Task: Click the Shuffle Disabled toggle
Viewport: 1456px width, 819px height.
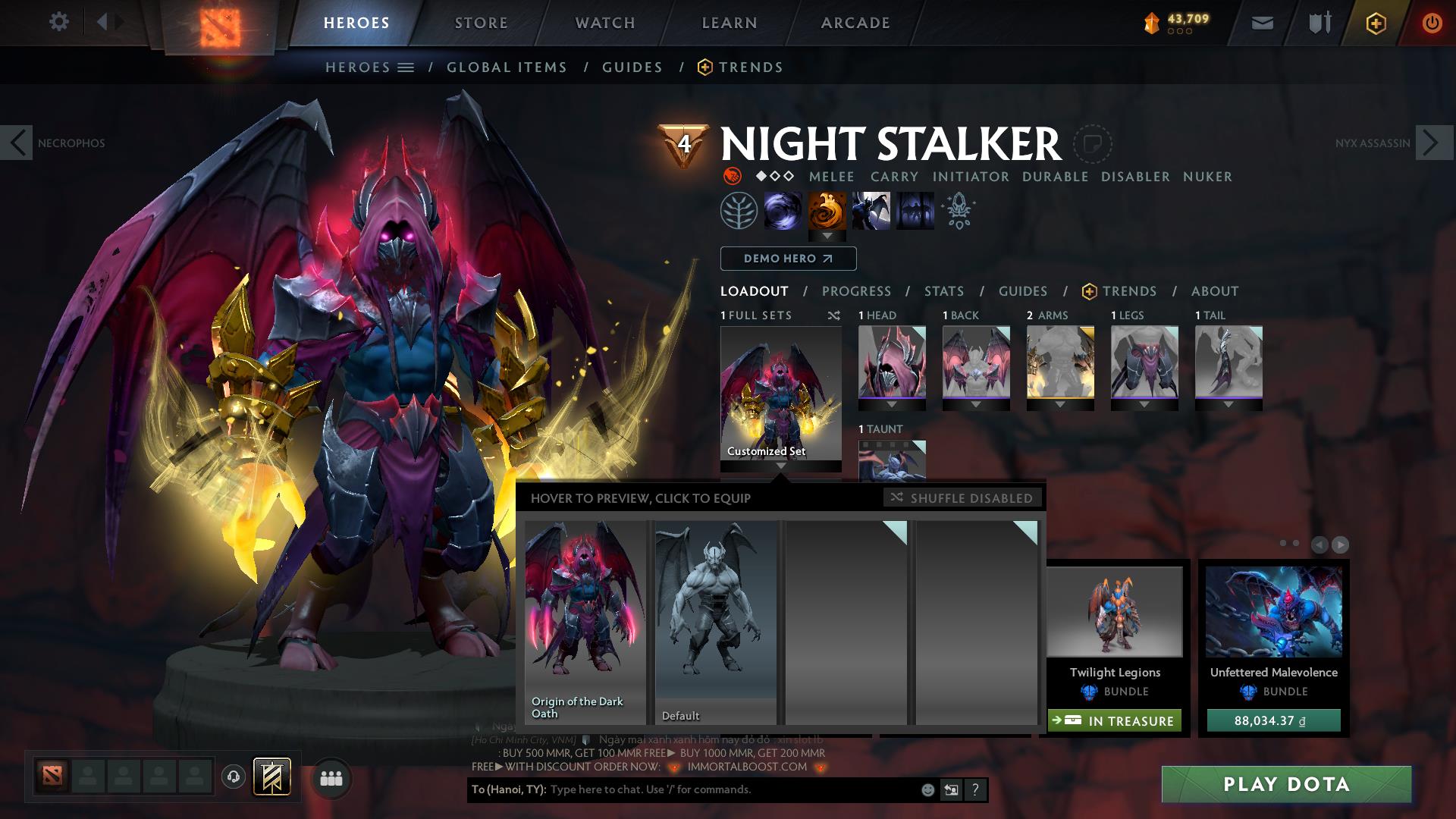Action: coord(962,498)
